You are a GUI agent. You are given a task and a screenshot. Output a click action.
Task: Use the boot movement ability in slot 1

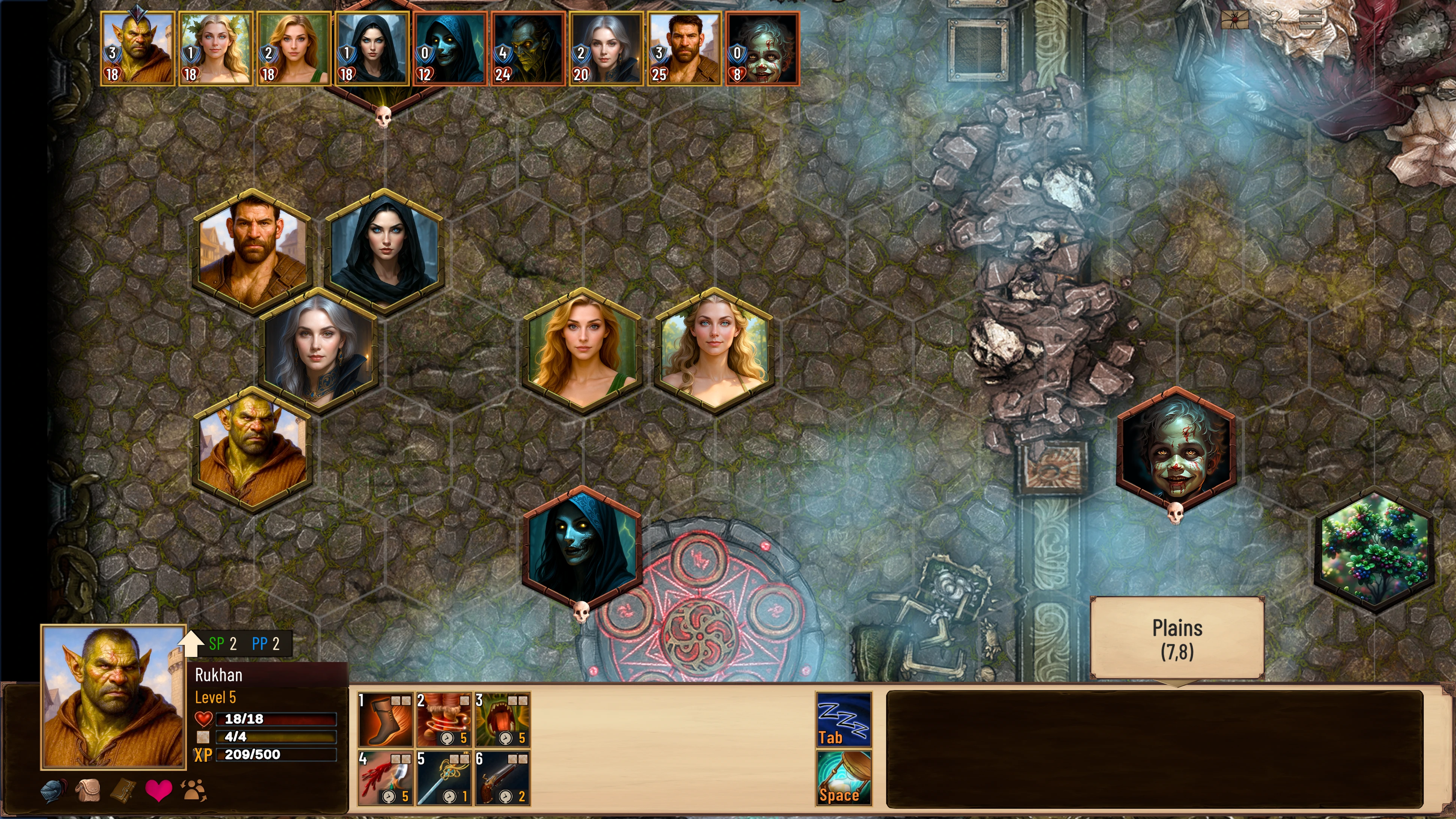click(386, 719)
